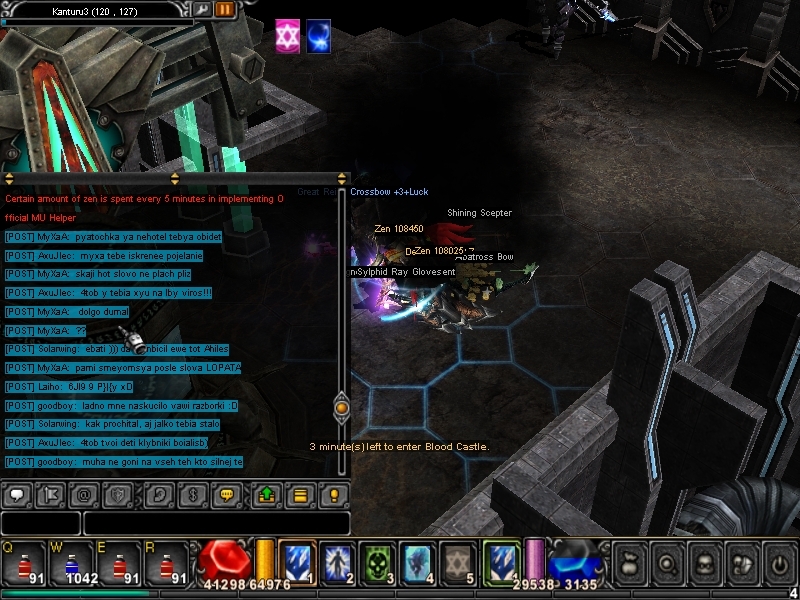Click the chat log scrollbar knob
The height and width of the screenshot is (600, 800).
[x=342, y=407]
